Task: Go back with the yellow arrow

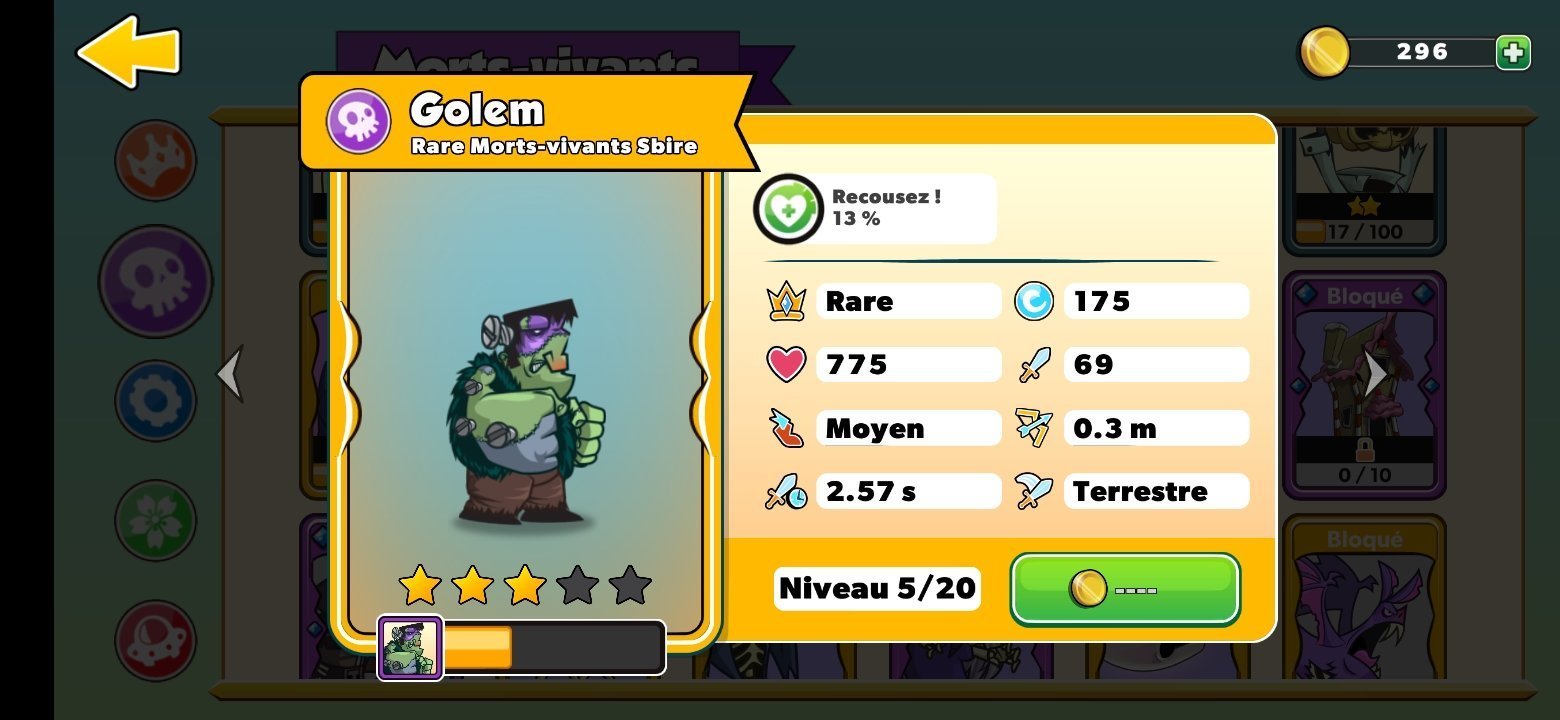Action: 128,51
